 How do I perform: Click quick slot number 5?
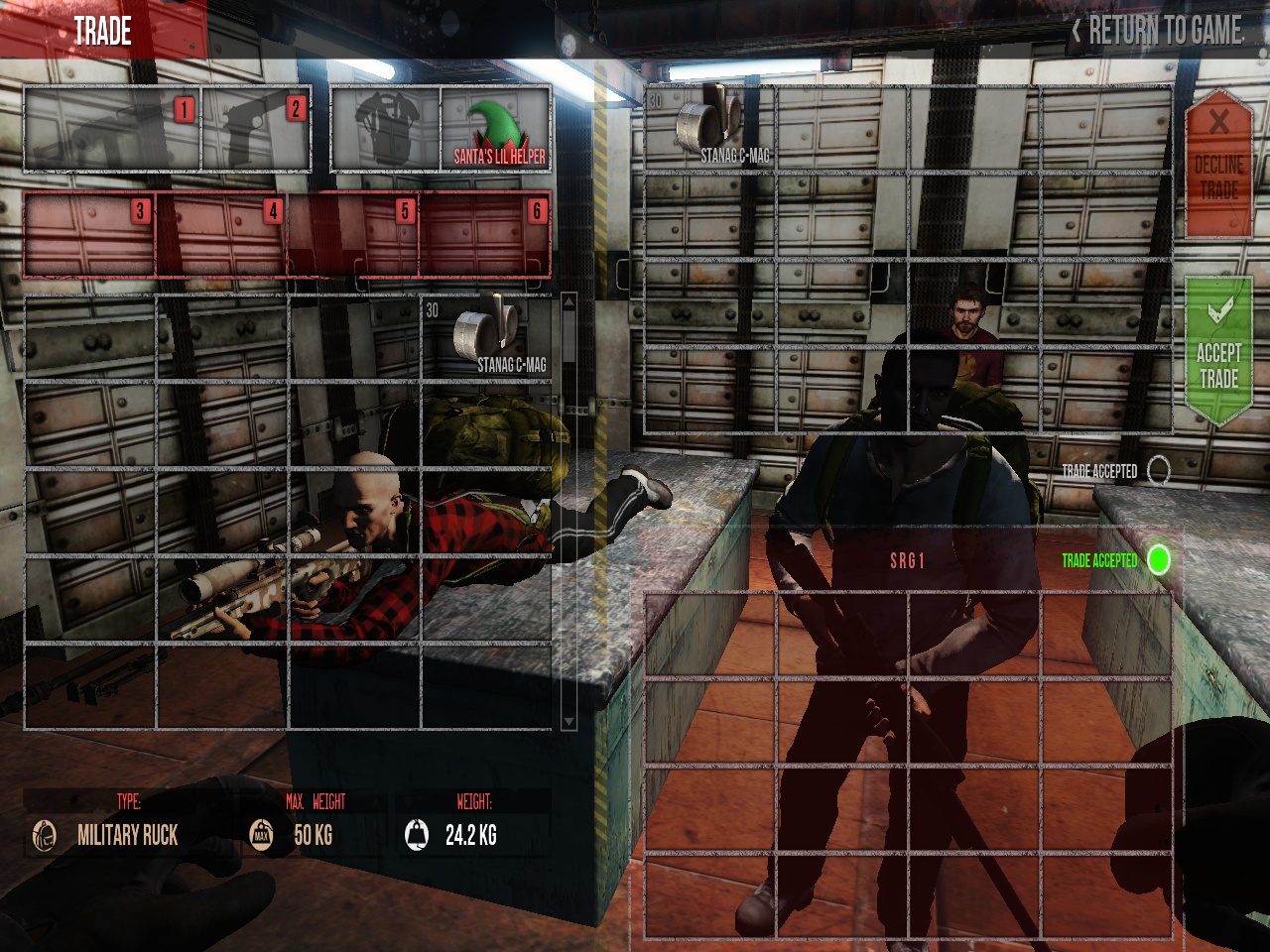point(354,234)
